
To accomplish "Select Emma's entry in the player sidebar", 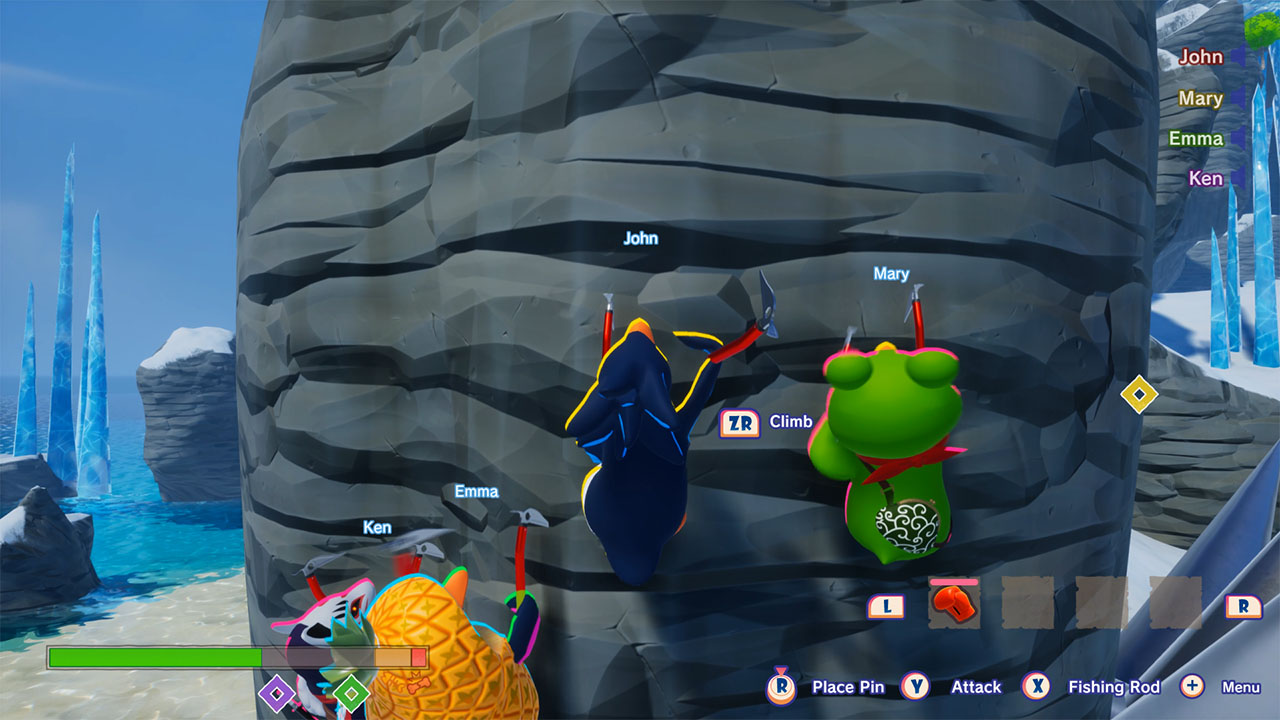I will pos(1196,138).
